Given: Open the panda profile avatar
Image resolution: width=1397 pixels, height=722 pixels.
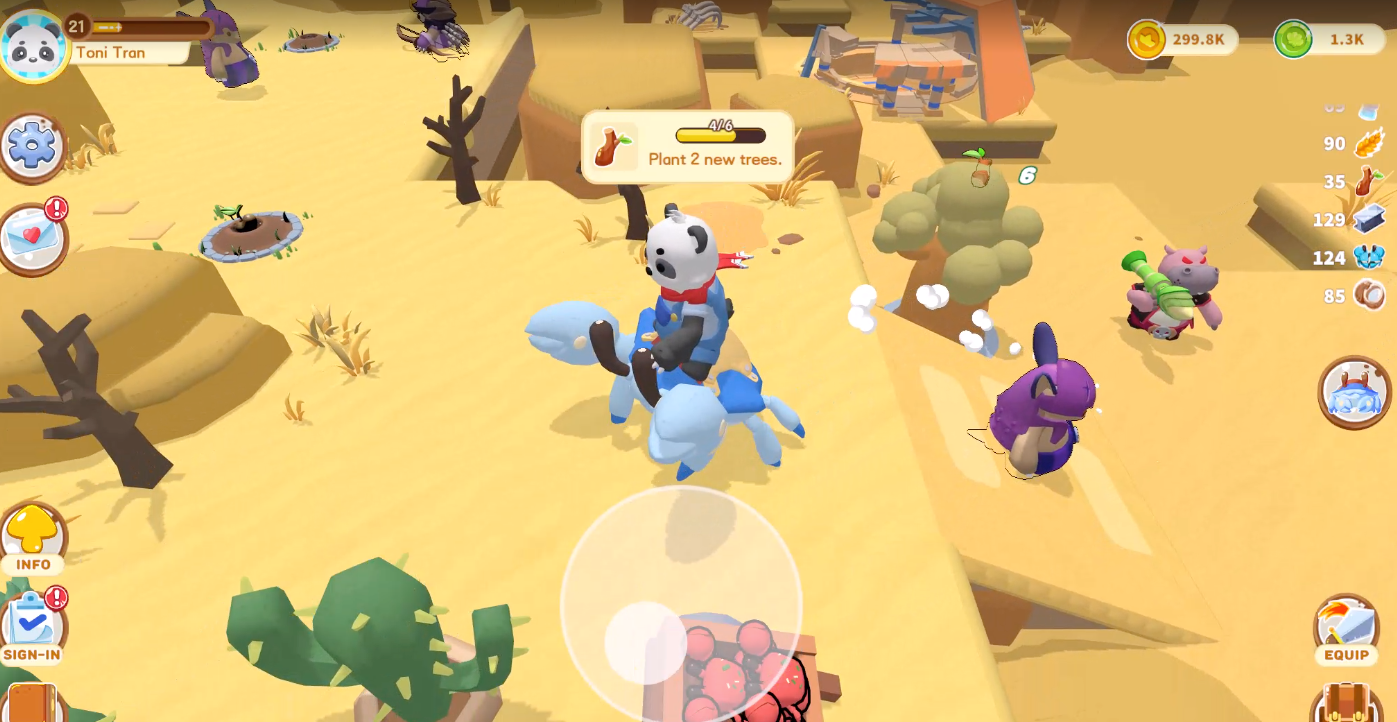Looking at the screenshot, I should click(33, 45).
